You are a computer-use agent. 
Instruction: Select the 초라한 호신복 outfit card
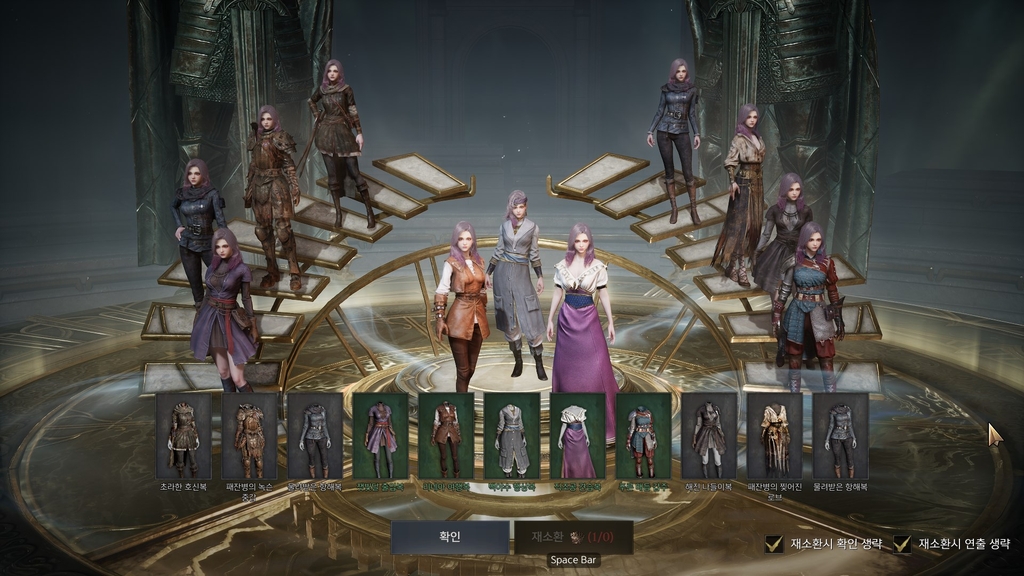coord(183,436)
